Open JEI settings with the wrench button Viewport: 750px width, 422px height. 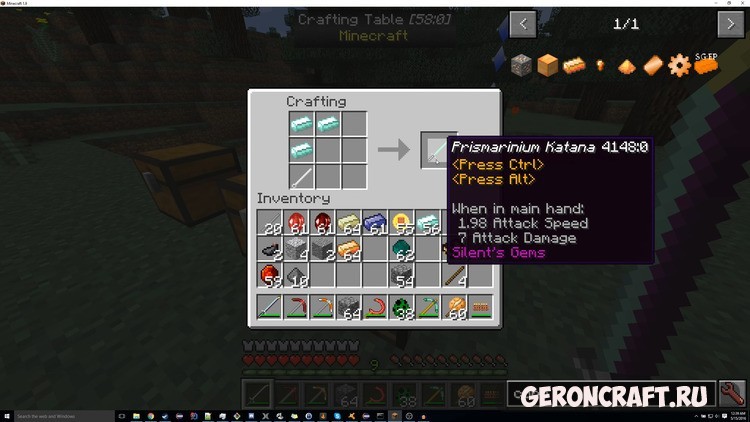[731, 394]
